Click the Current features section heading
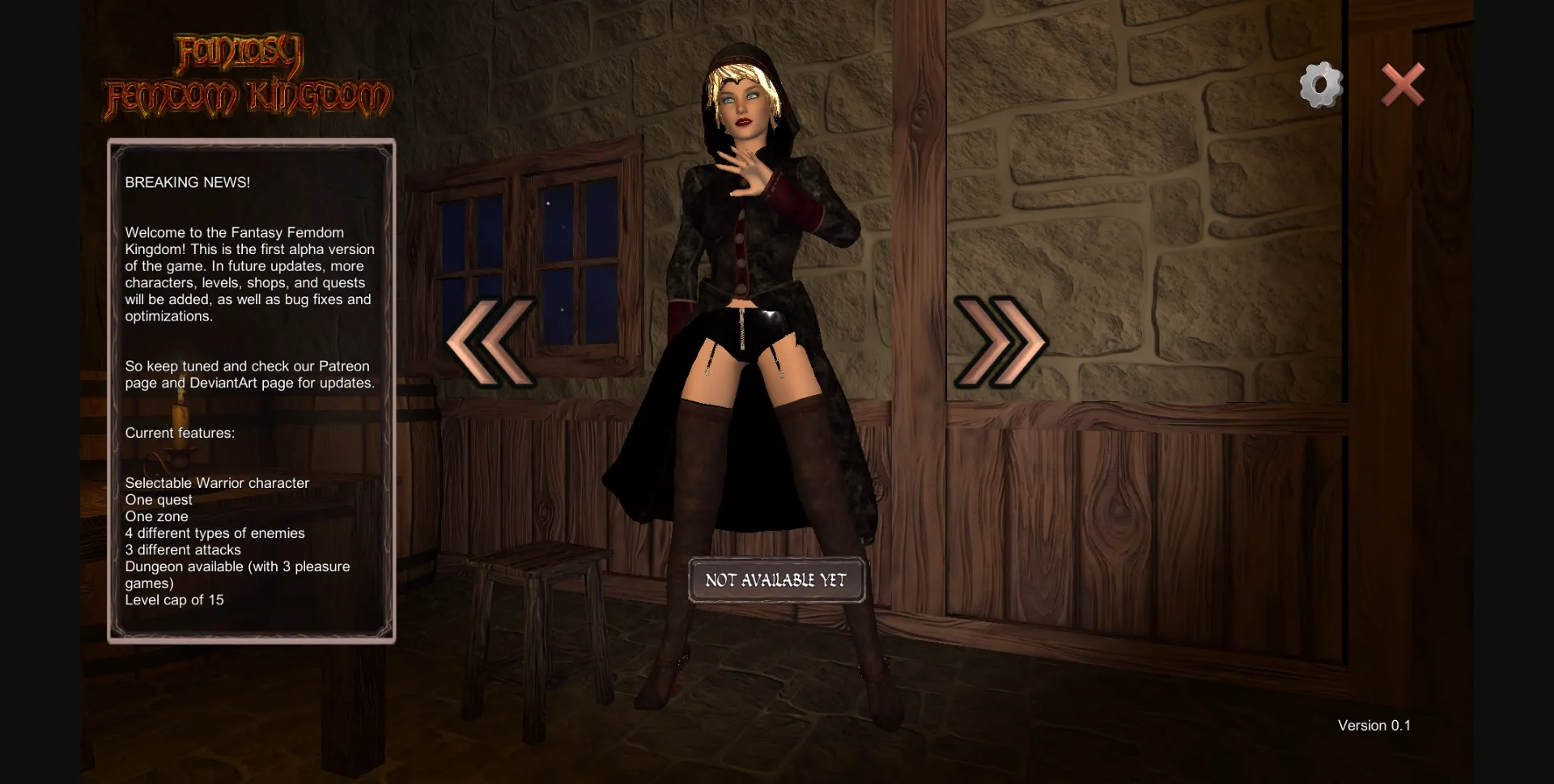The image size is (1554, 784). (x=179, y=433)
